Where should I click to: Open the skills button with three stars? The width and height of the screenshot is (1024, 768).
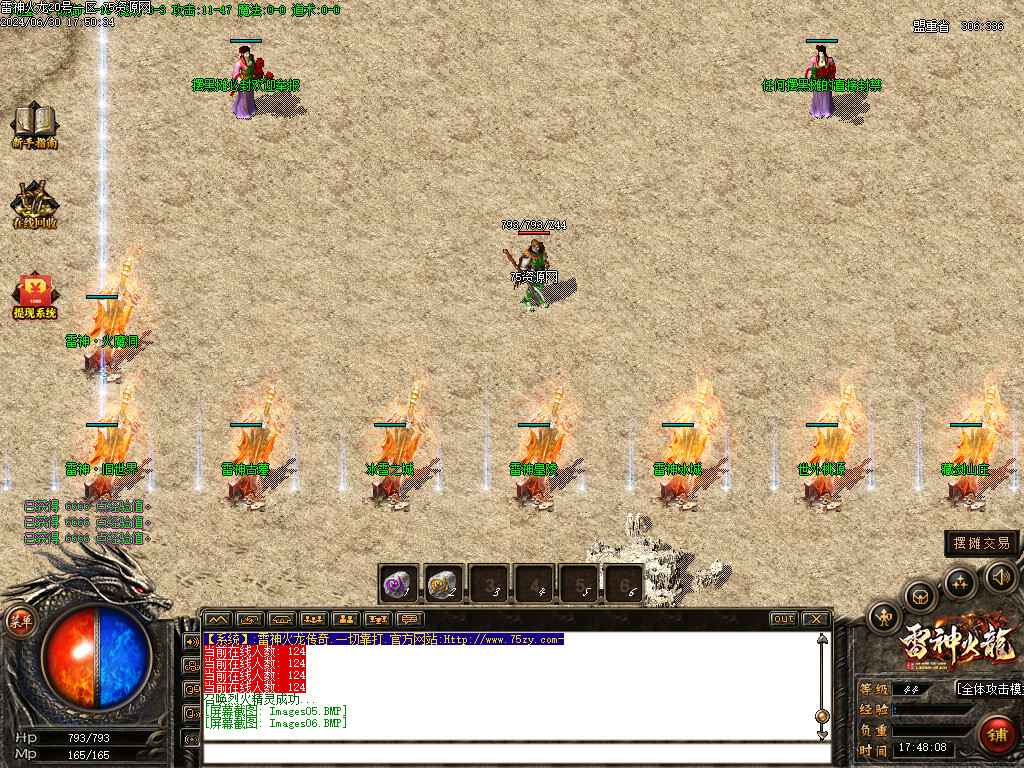[x=960, y=582]
